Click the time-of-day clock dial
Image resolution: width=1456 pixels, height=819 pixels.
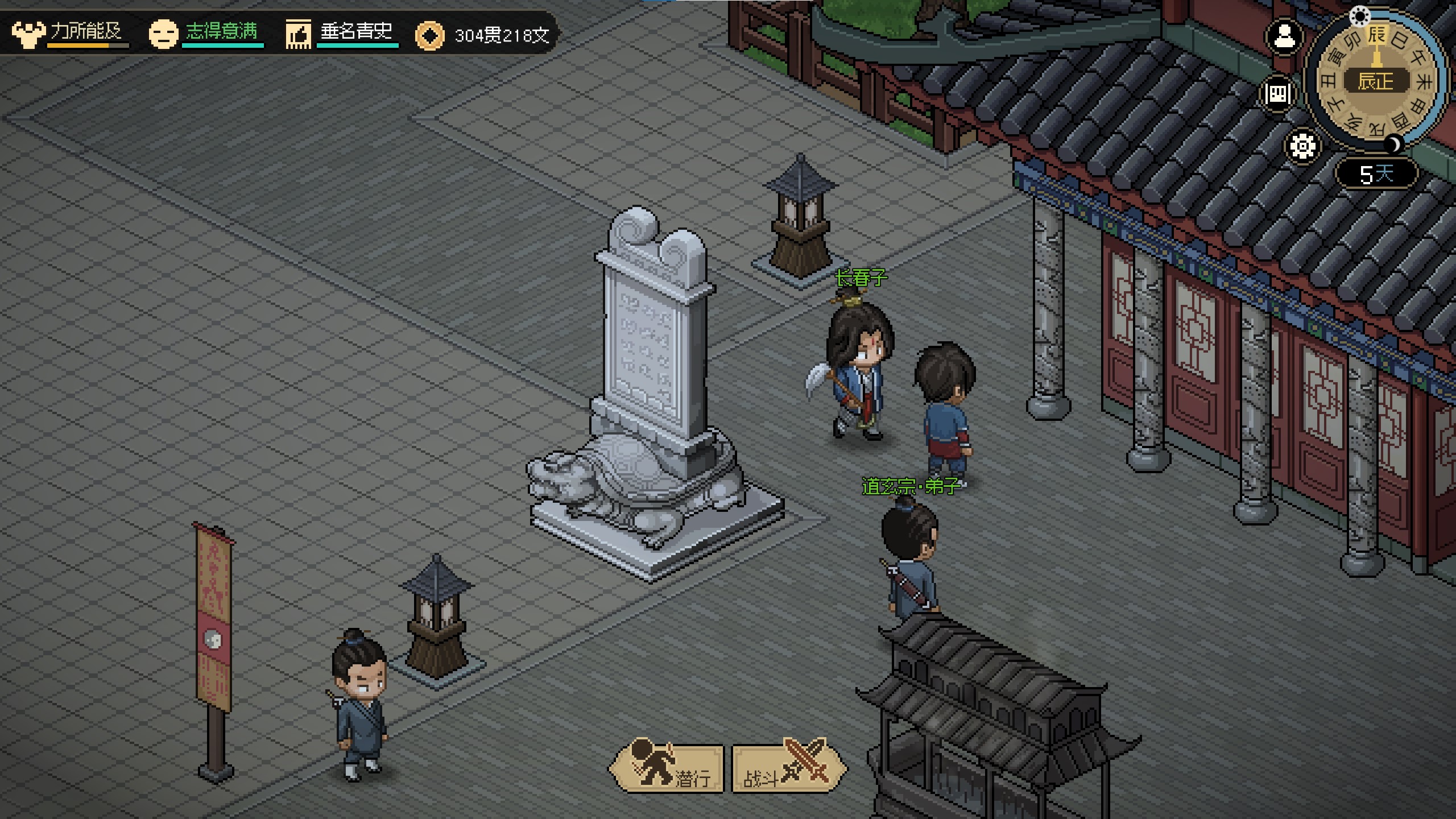click(x=1375, y=81)
